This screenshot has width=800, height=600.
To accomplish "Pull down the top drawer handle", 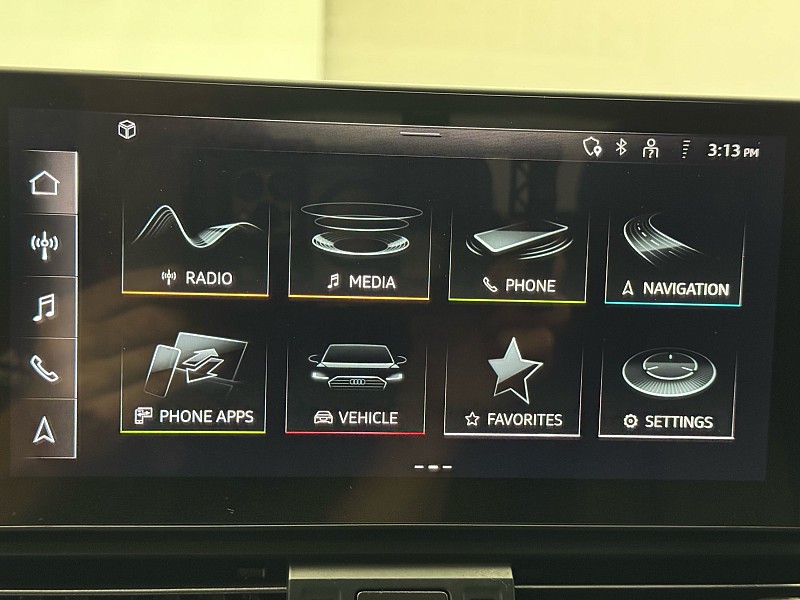I will pos(420,134).
